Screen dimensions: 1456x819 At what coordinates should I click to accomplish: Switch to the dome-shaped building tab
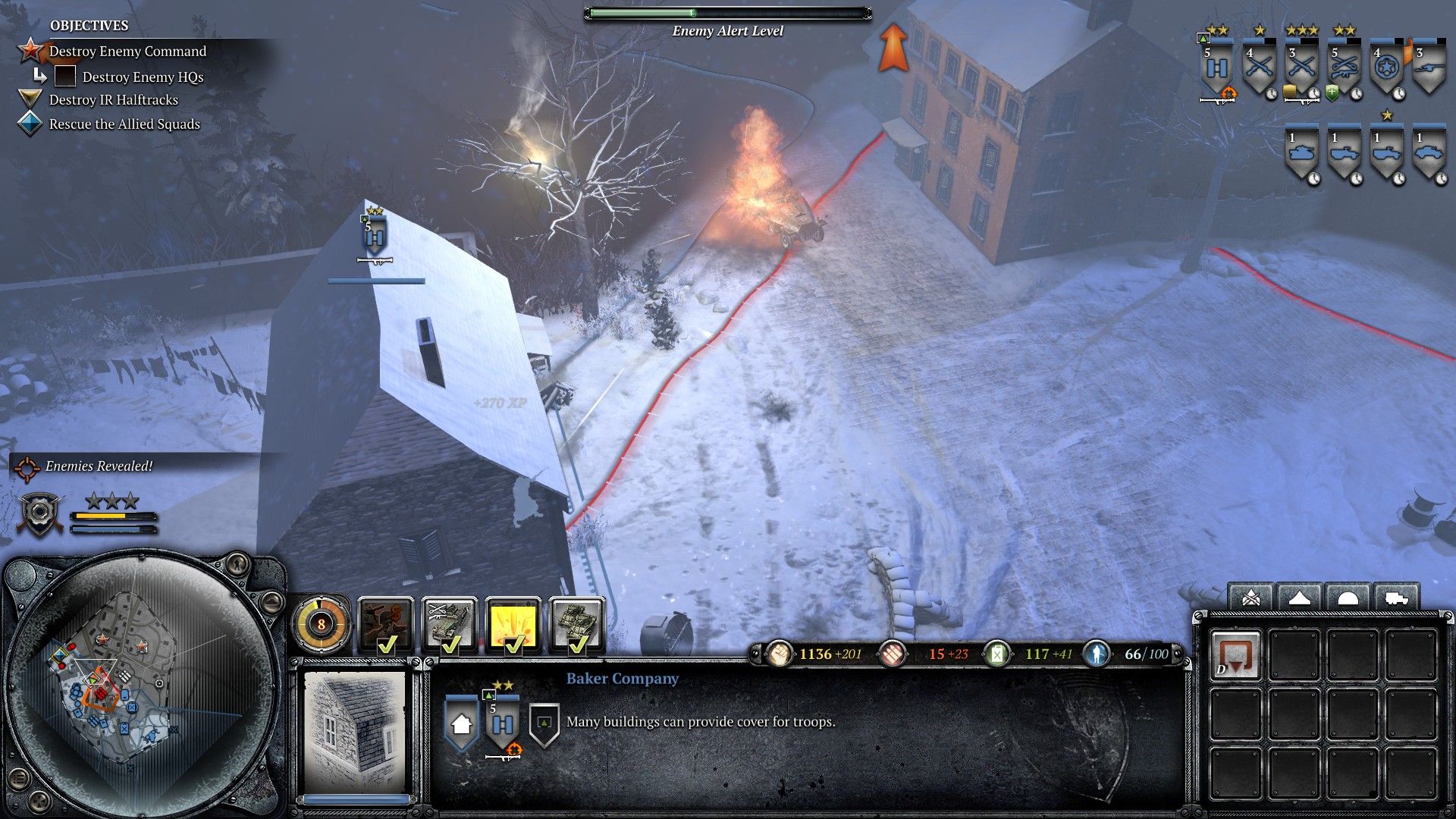point(1348,598)
